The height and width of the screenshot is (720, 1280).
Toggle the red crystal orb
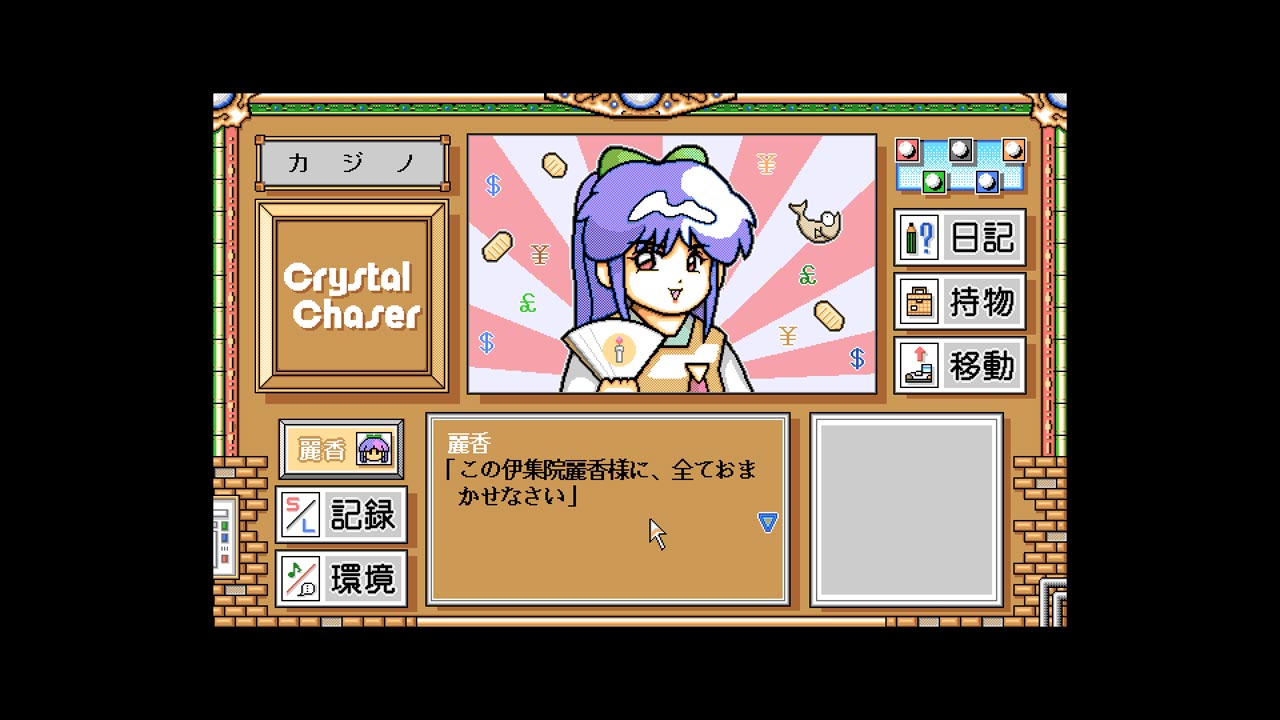point(907,149)
